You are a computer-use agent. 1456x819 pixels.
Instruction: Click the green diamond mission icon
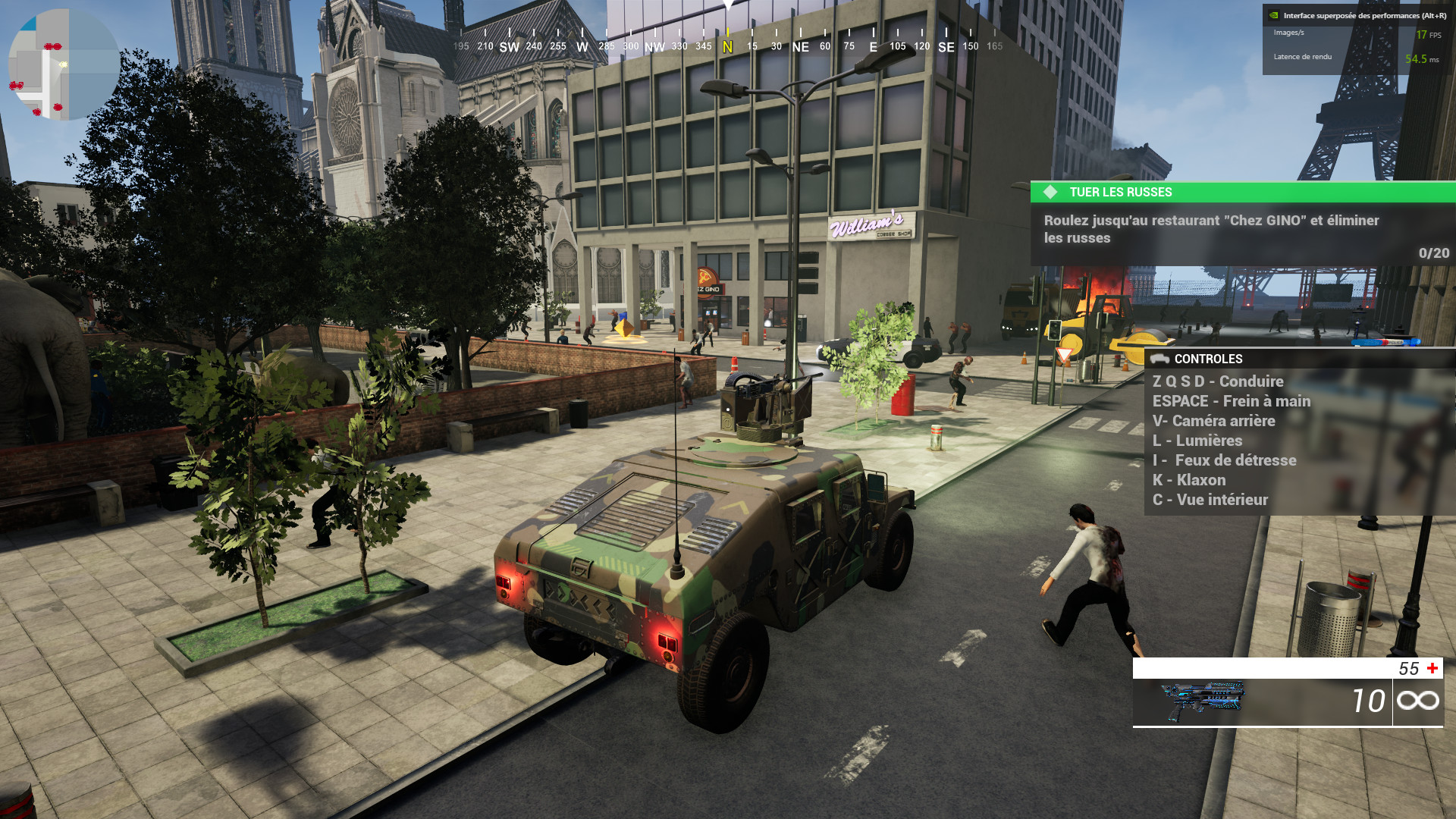tap(1050, 192)
